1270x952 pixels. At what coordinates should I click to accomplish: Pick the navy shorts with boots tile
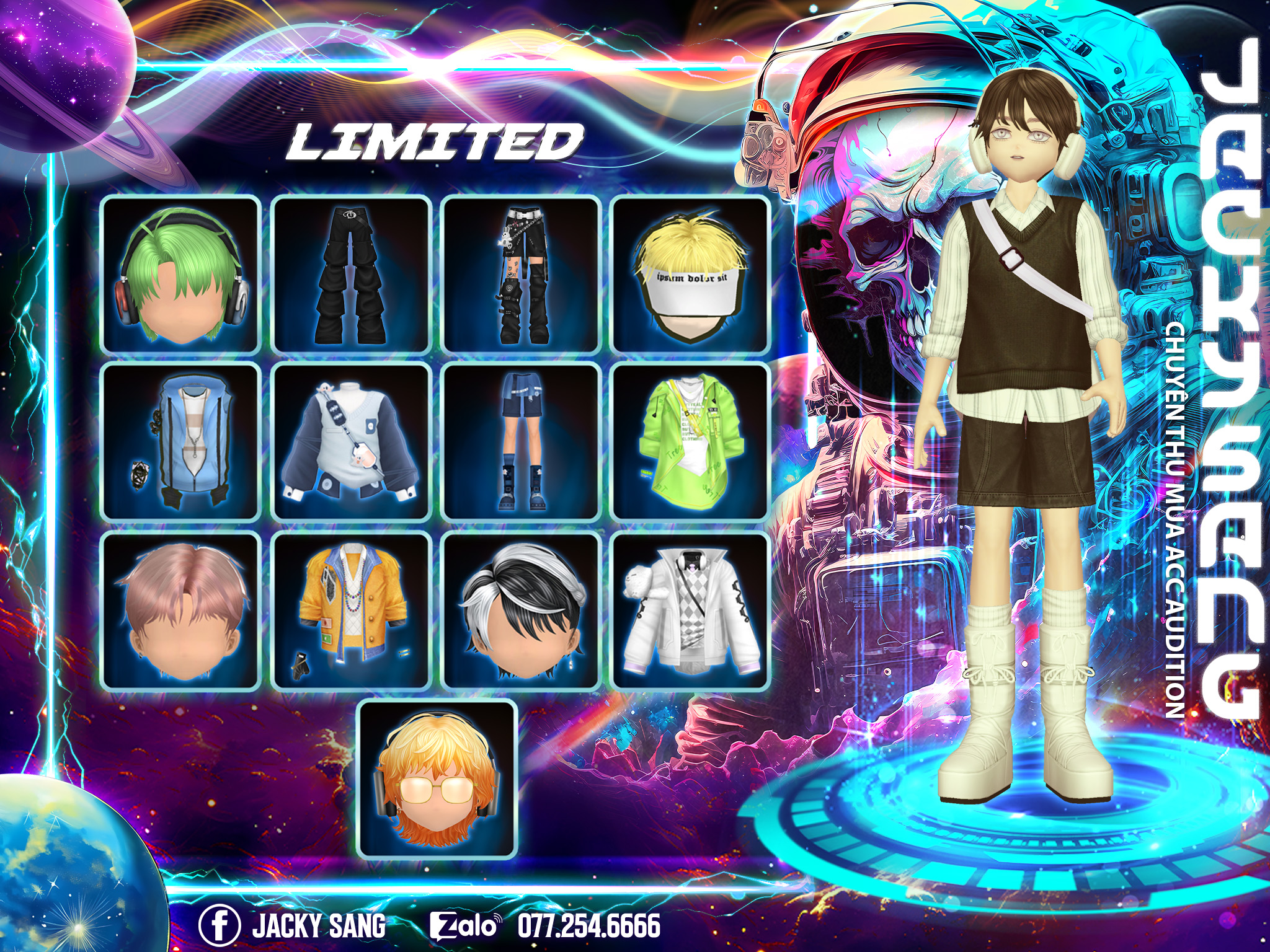point(521,442)
